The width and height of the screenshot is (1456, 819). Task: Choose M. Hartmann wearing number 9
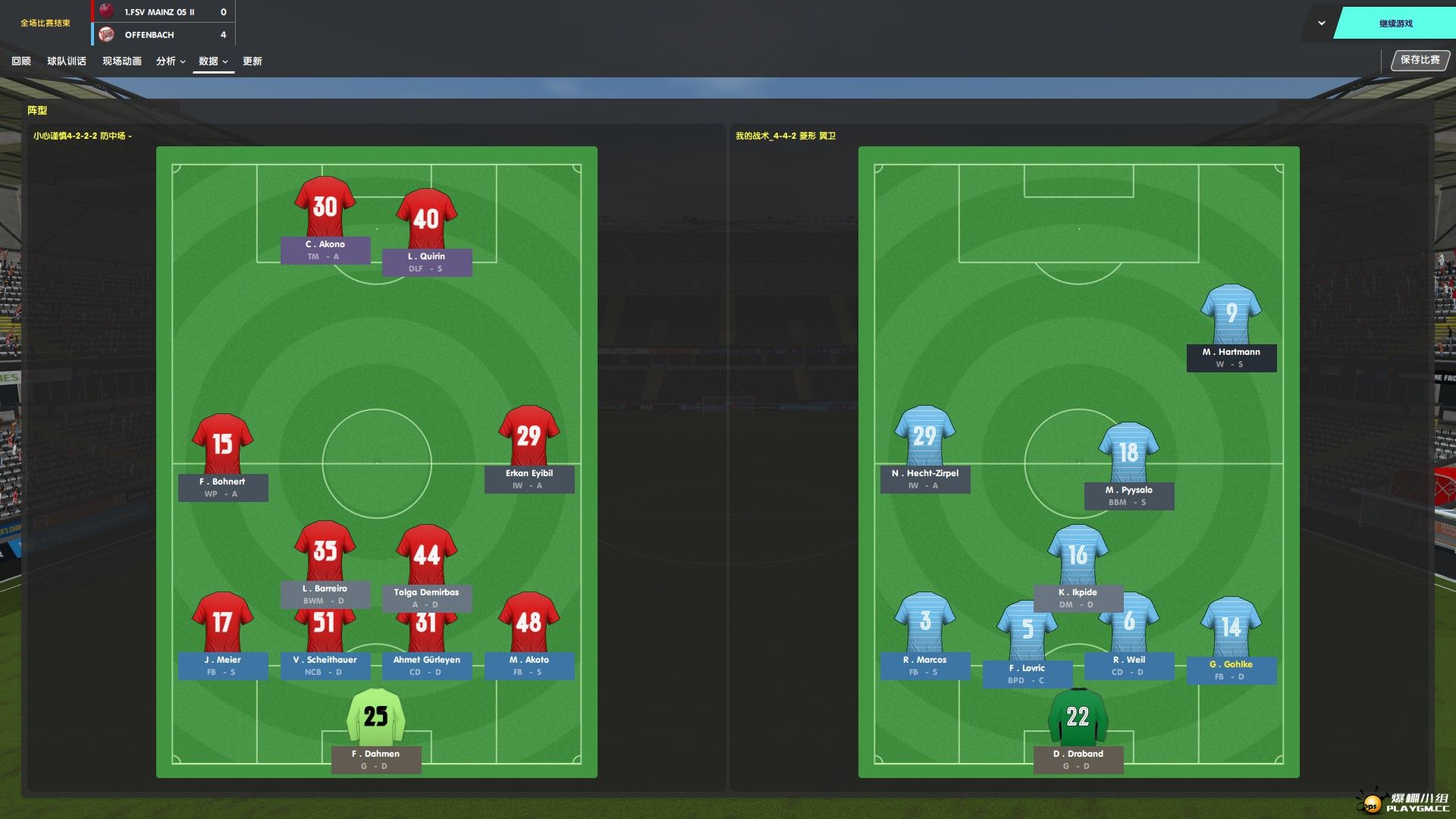(x=1231, y=313)
